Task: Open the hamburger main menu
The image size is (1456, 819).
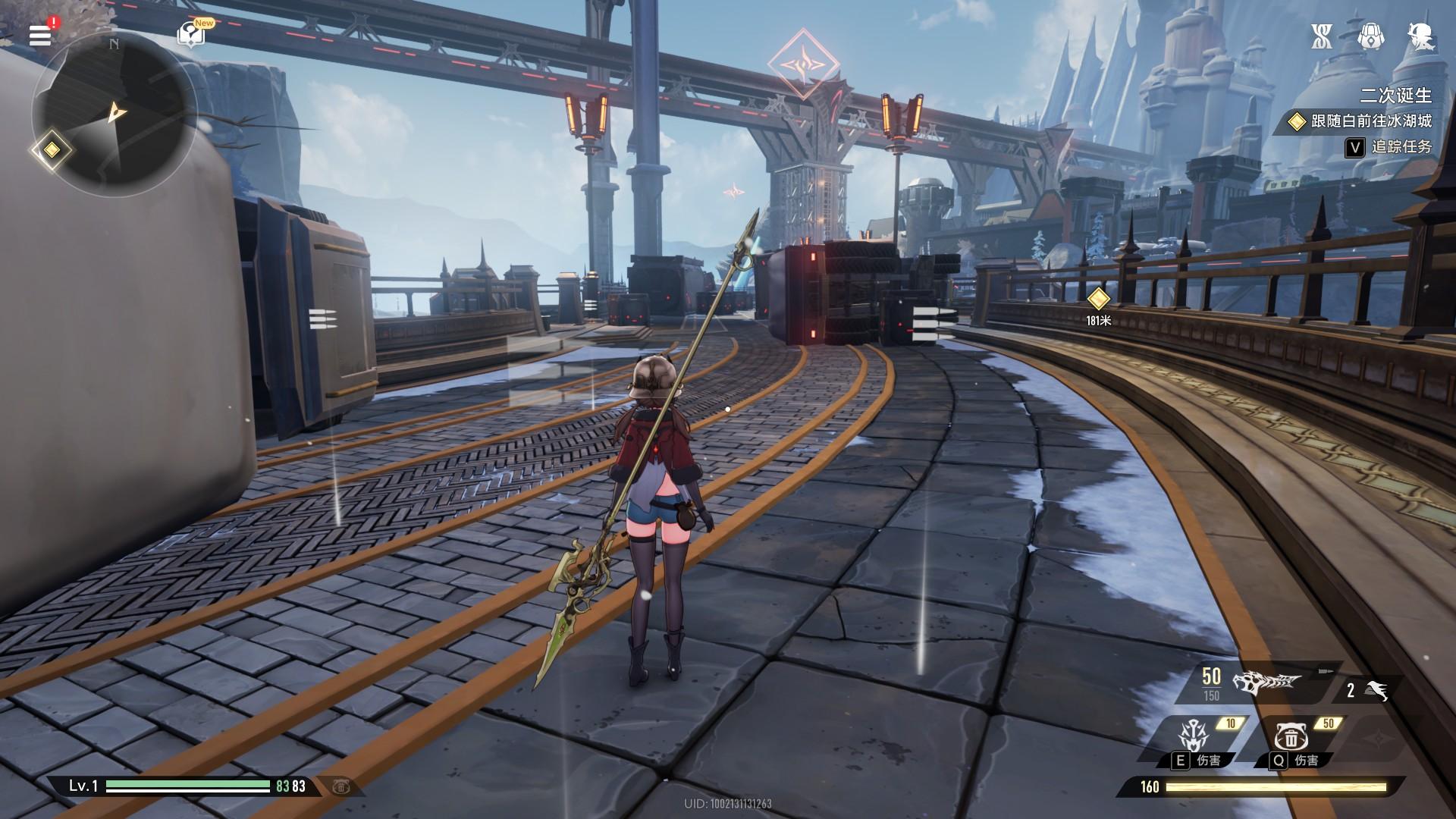Action: point(40,35)
